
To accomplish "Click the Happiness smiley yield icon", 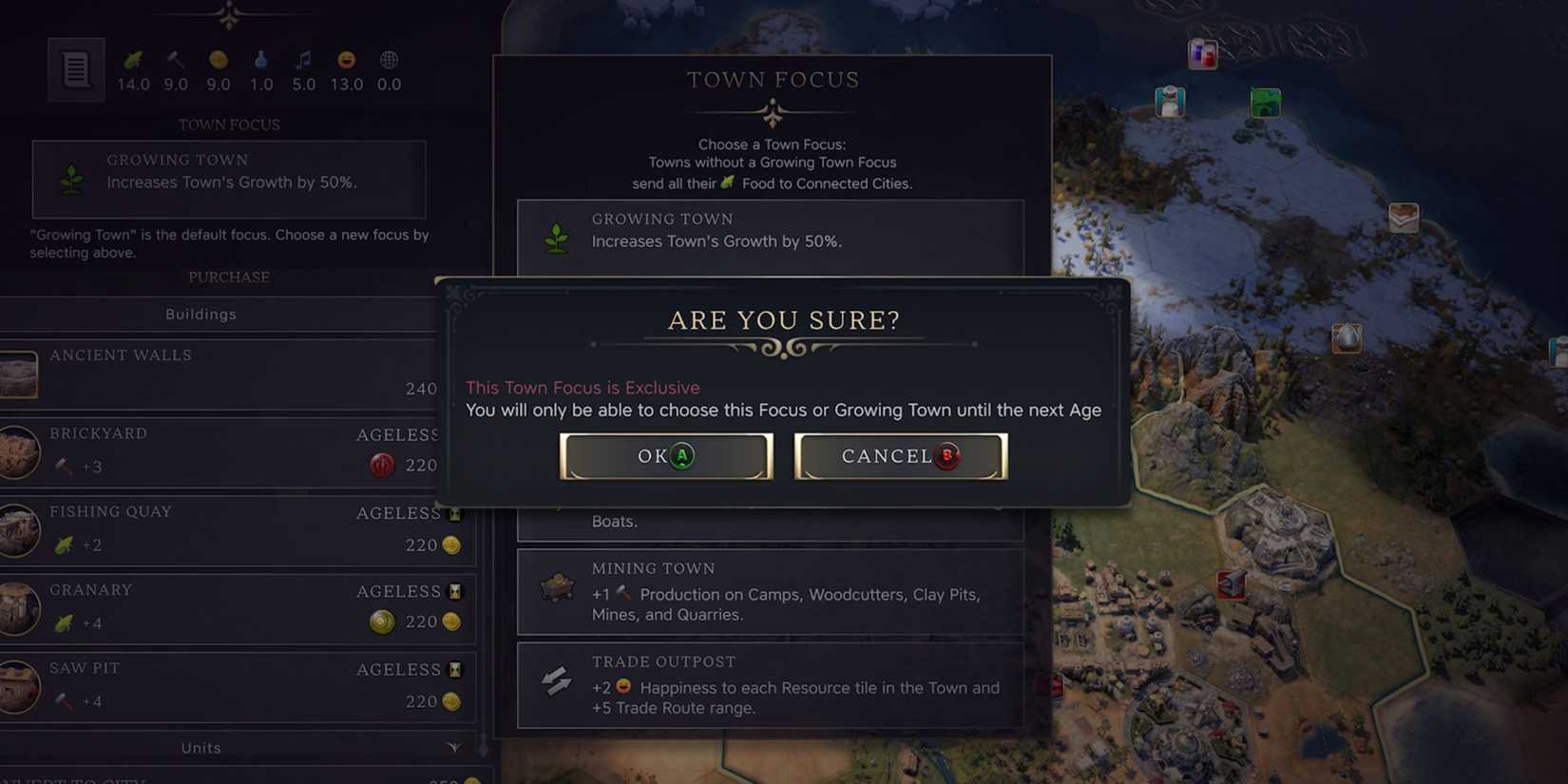I will [345, 60].
